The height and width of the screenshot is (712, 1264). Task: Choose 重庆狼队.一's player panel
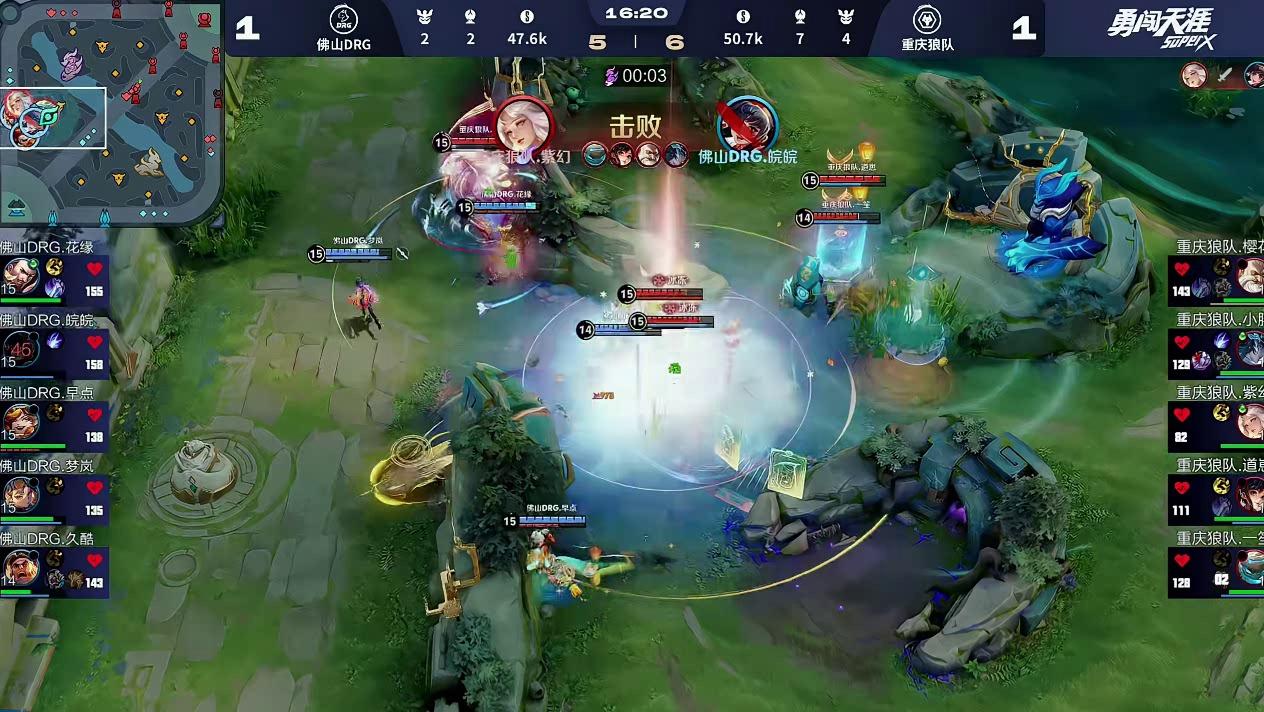pos(1216,562)
